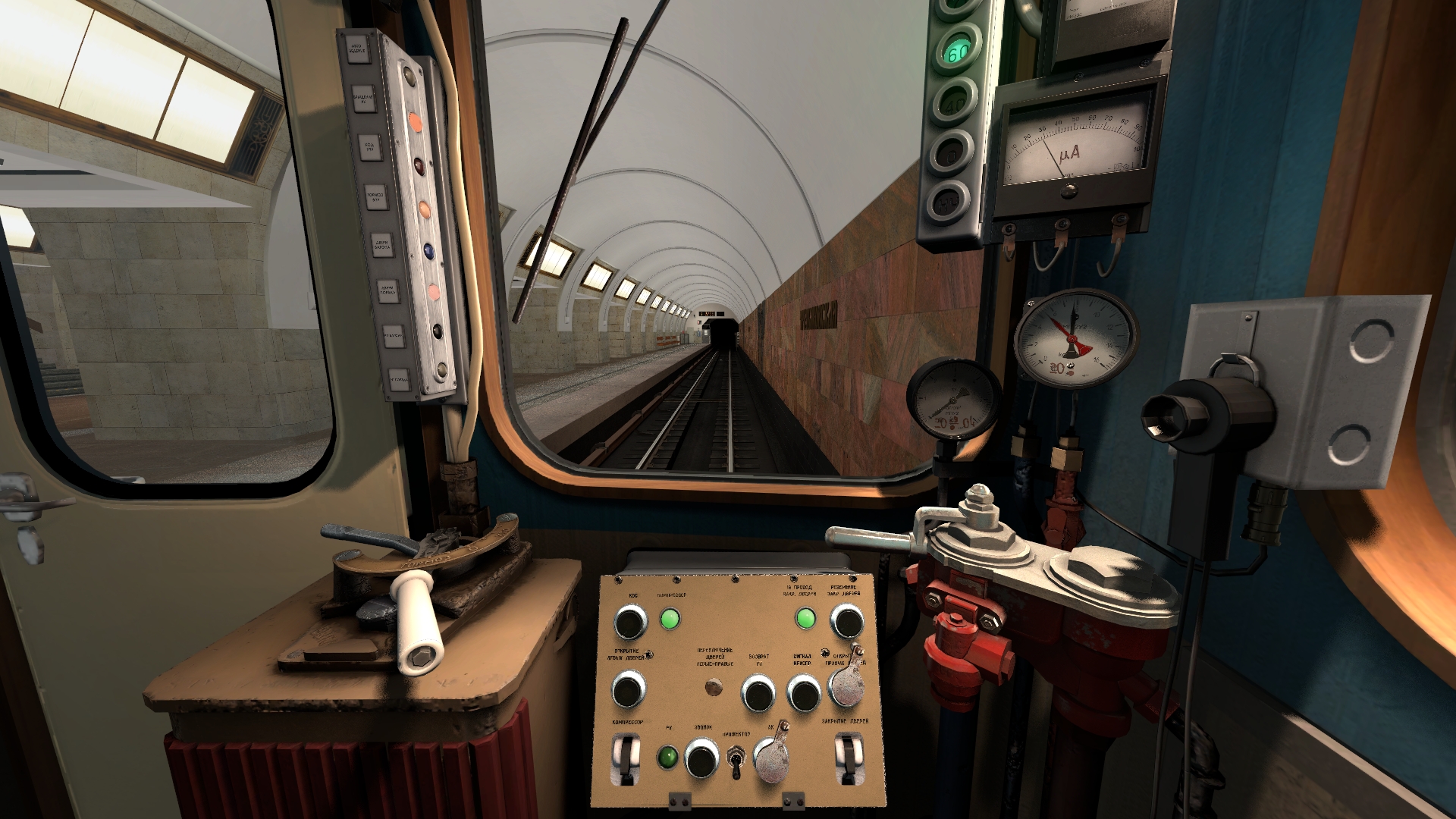Viewport: 1456px width, 819px height.
Task: Flip the Прожектор headlight toggle
Action: coord(734,761)
